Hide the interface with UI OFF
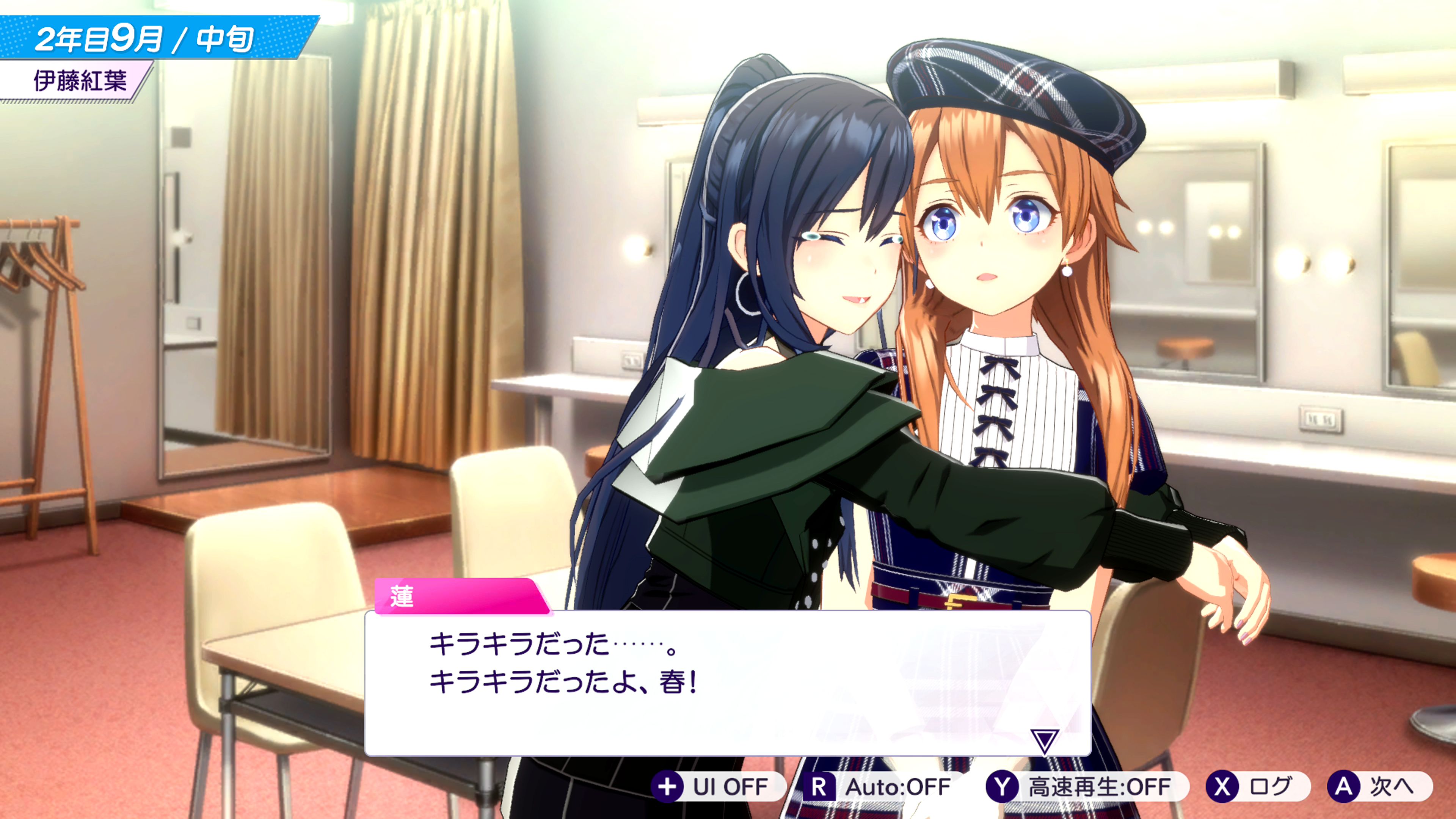 (x=718, y=786)
